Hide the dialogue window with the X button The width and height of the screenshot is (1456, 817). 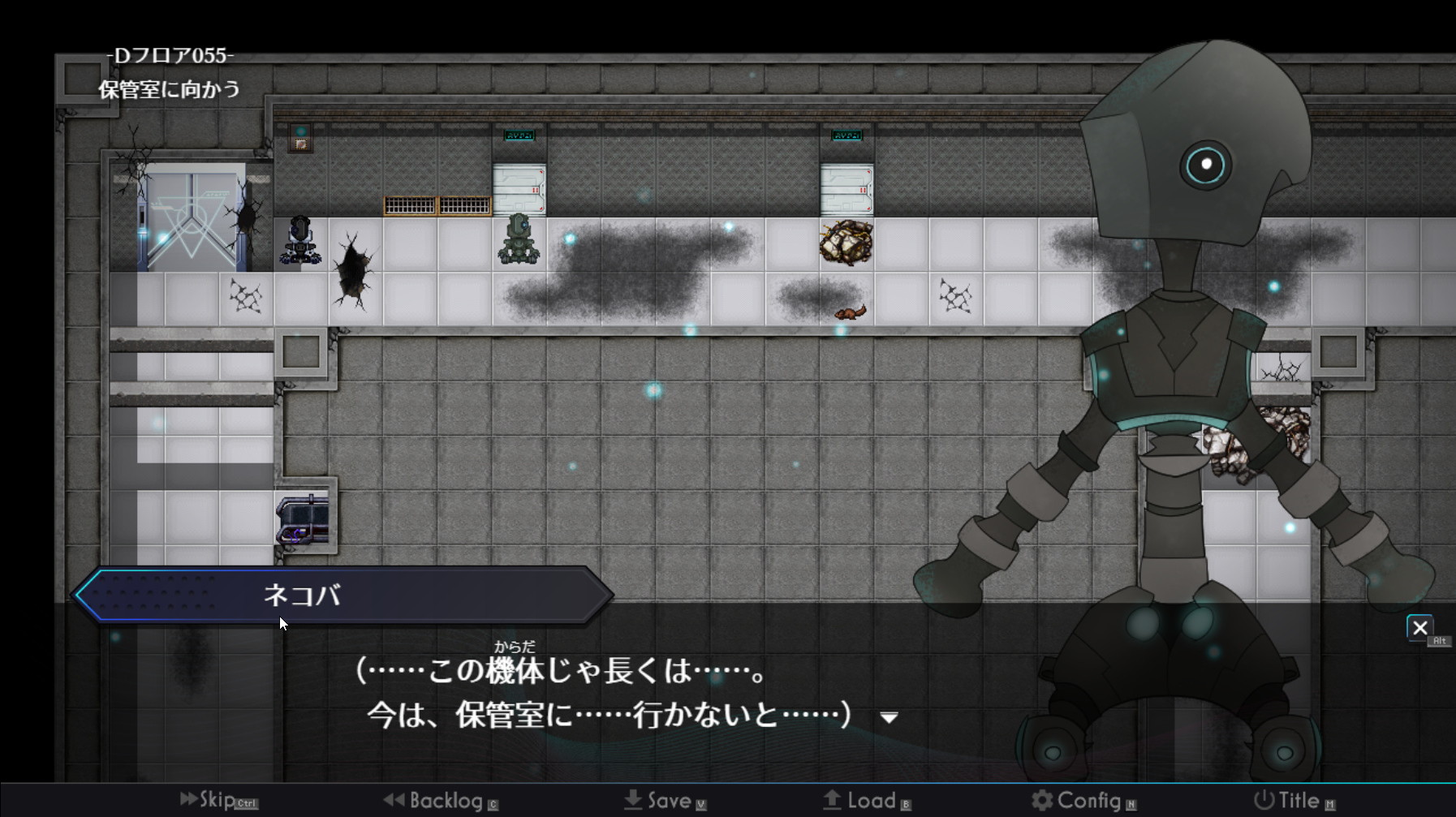[x=1419, y=628]
